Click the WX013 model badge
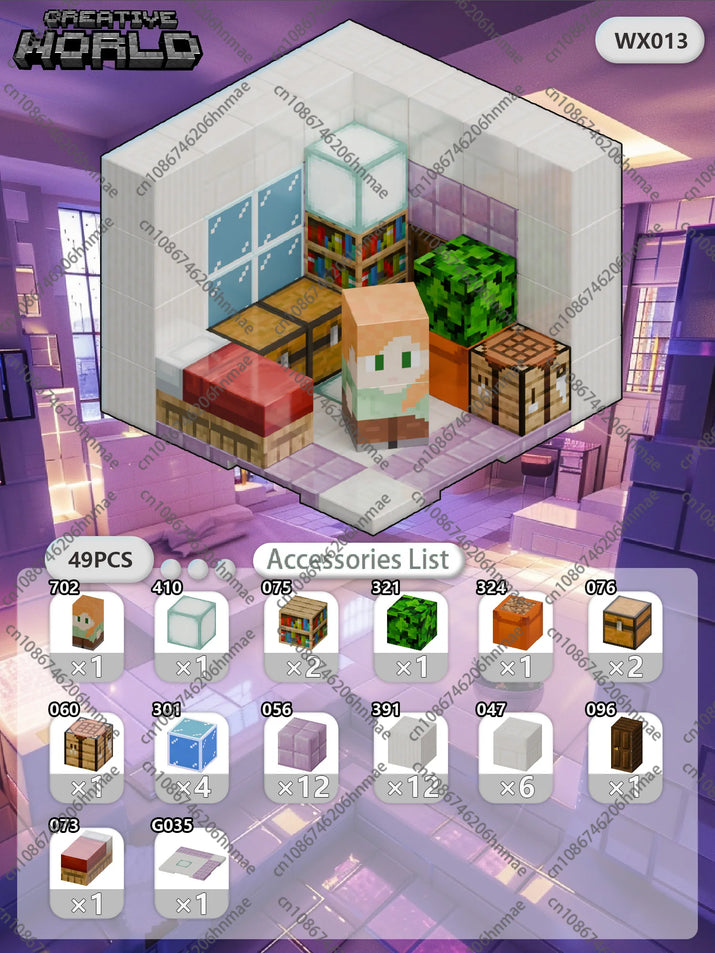 [650, 41]
